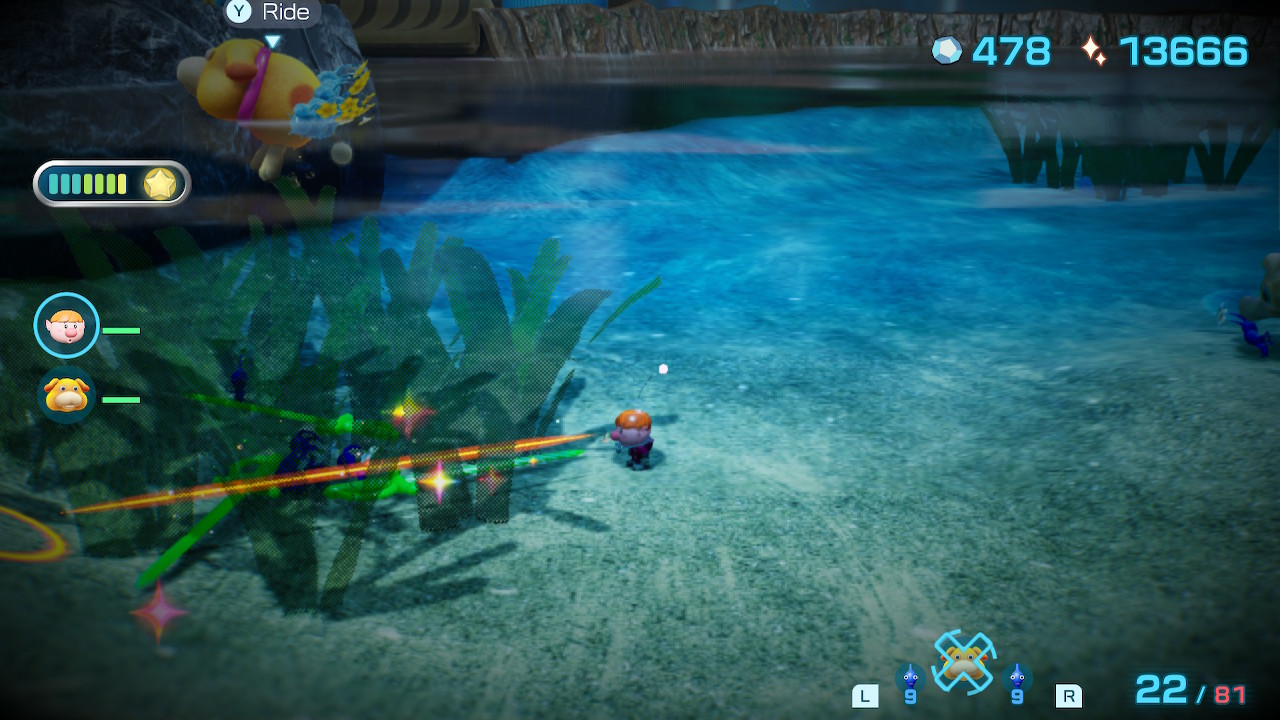Pick the blue Pikmin icon beside L
Image resolution: width=1280 pixels, height=720 pixels.
tap(909, 680)
